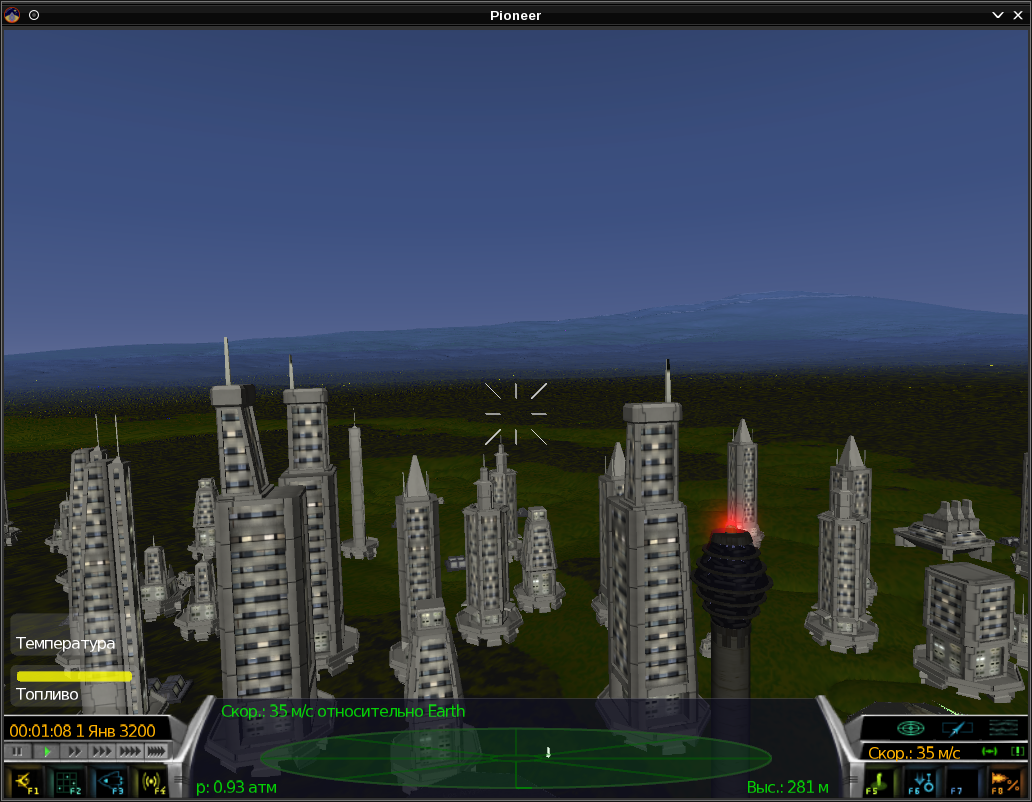The height and width of the screenshot is (802, 1032).
Task: Select the wavy-lines display icon
Action: (1003, 728)
